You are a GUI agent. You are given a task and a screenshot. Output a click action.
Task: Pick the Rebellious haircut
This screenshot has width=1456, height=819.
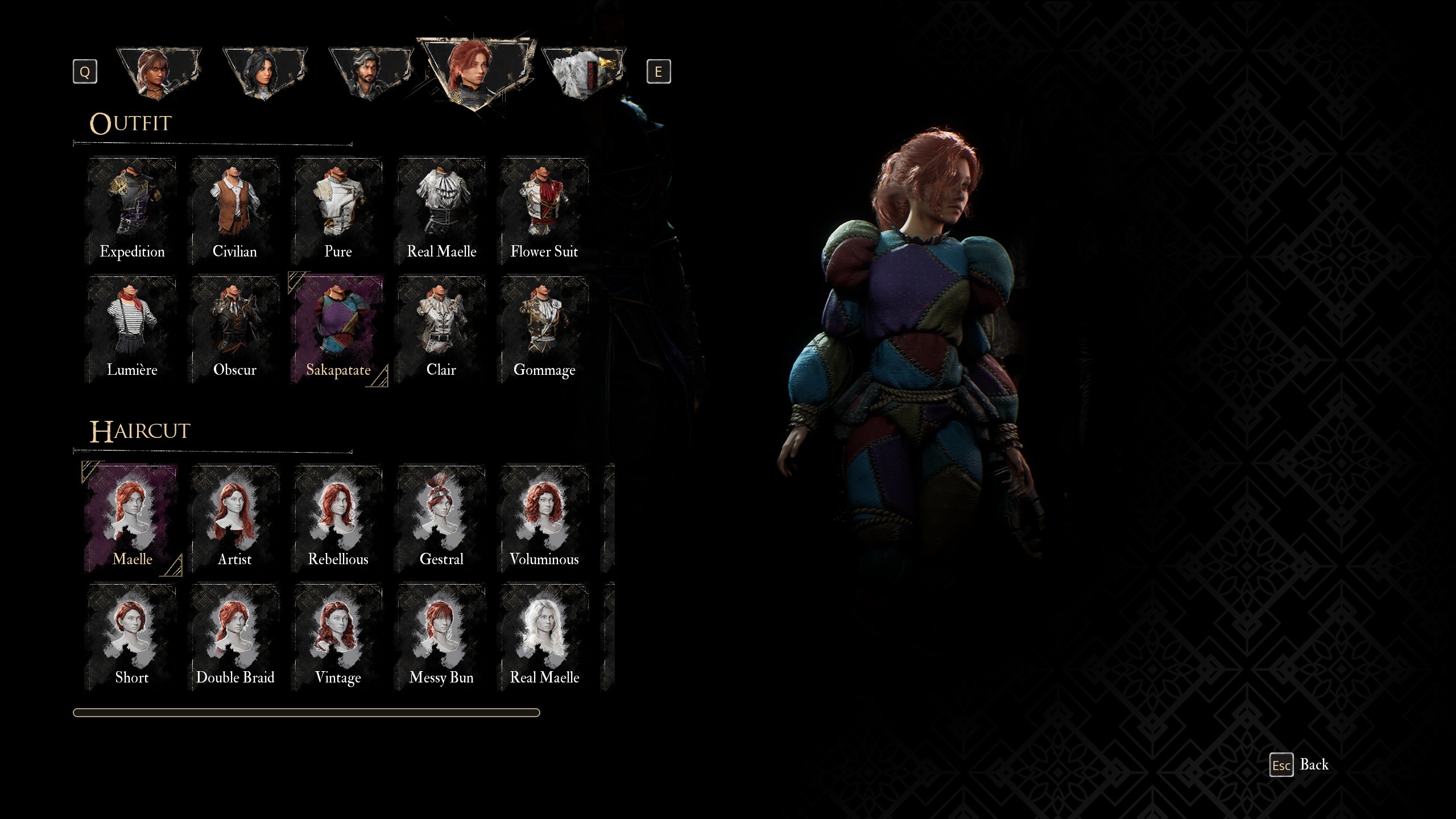[x=338, y=519]
